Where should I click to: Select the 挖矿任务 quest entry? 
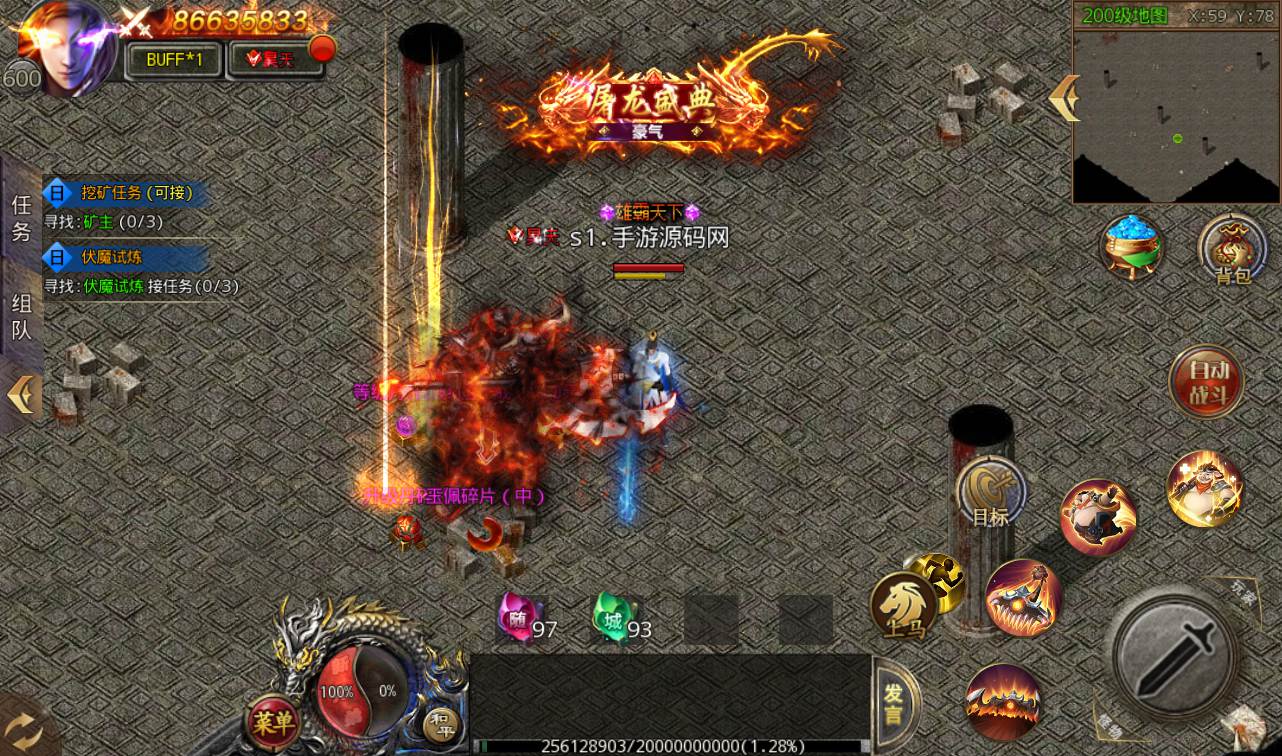tap(125, 193)
